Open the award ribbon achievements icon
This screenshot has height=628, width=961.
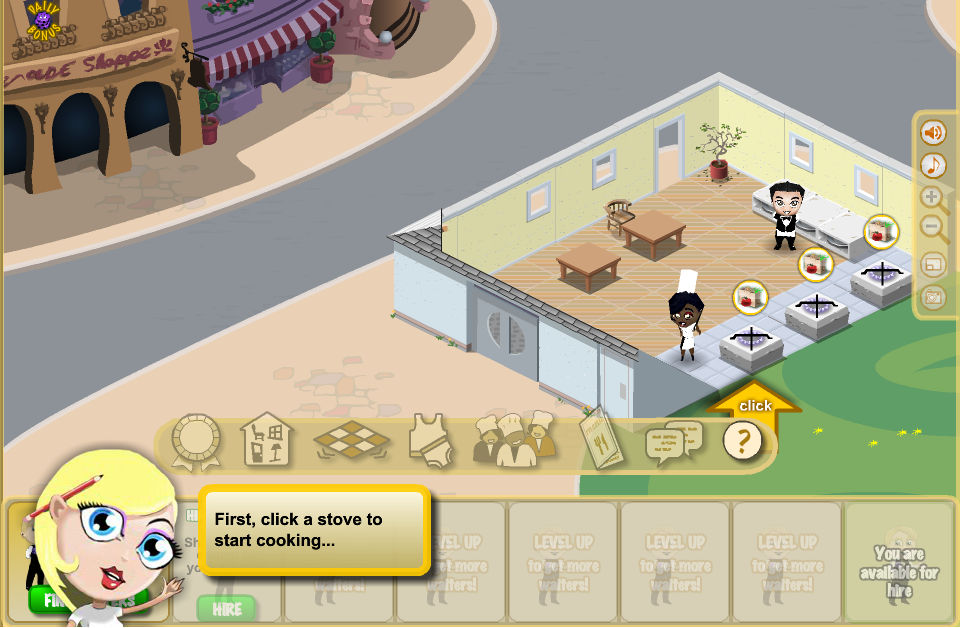[x=195, y=441]
